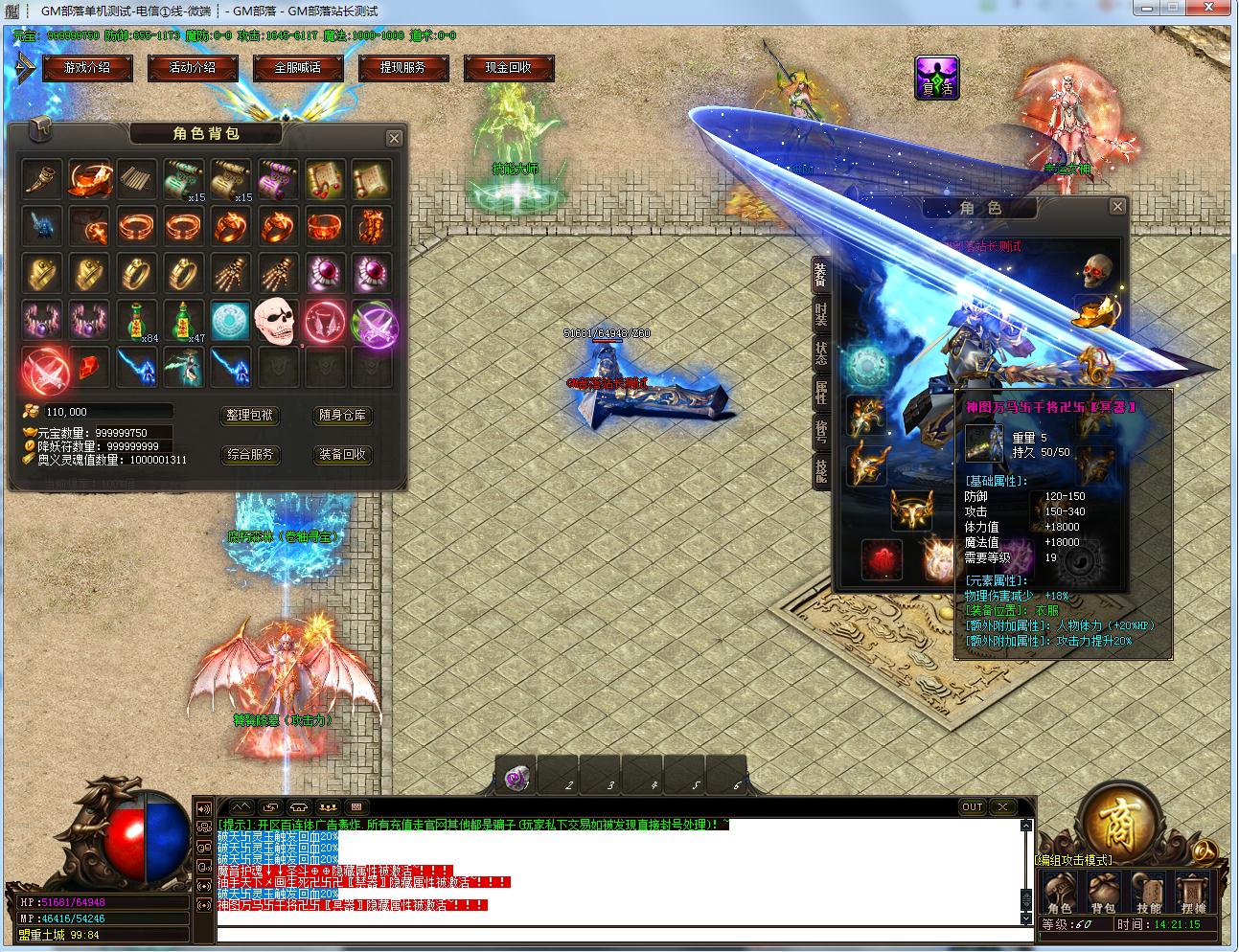Open the 活动介绍 events button
Screen dimensions: 1239x952
[192, 68]
